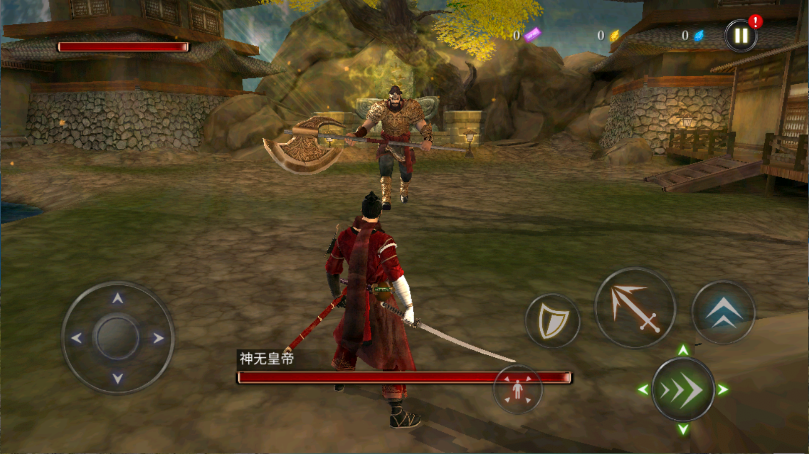Tap the virtual joystick's down arrow
Viewport: 809px width, 454px height.
pos(118,378)
